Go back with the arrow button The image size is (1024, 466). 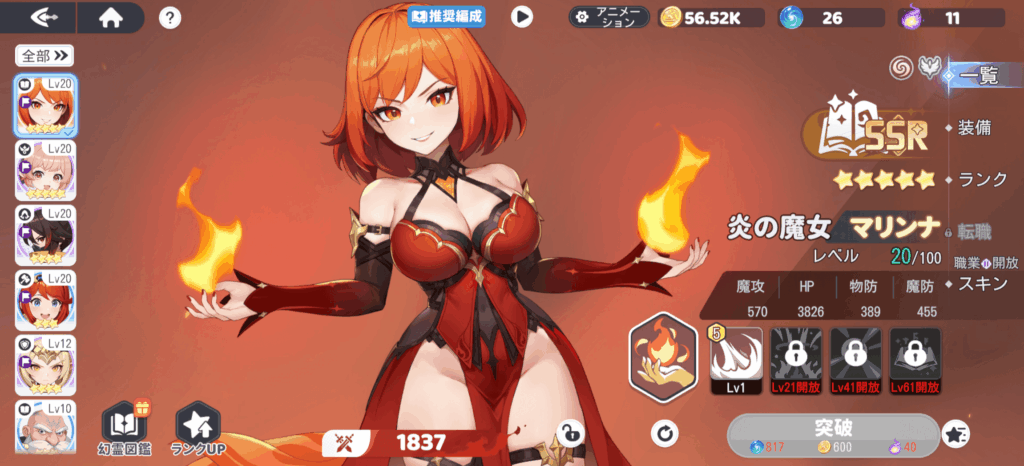(46, 17)
